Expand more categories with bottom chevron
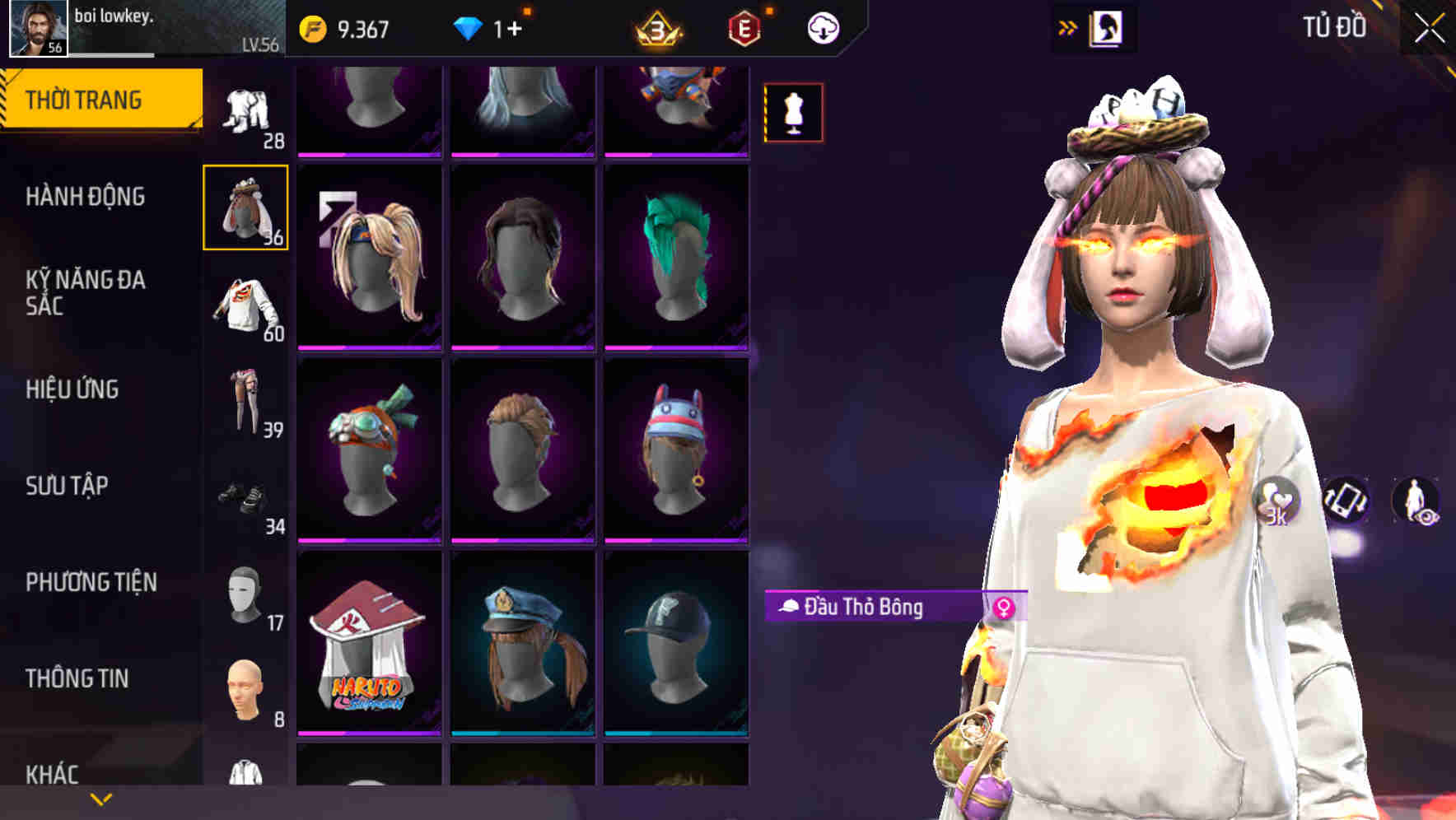Image resolution: width=1456 pixels, height=820 pixels. coord(99,799)
